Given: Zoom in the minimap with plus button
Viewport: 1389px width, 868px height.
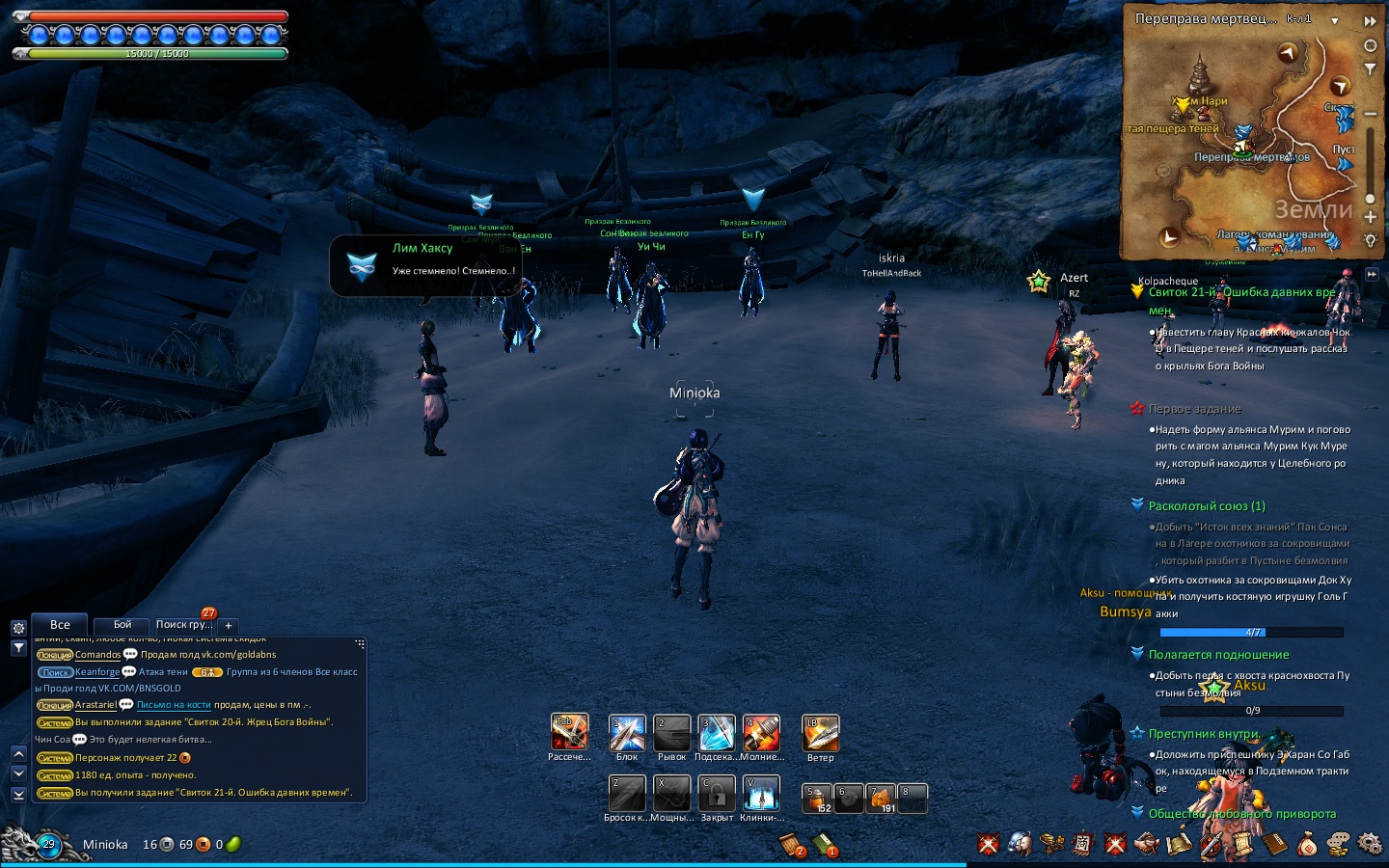Looking at the screenshot, I should (x=1370, y=217).
